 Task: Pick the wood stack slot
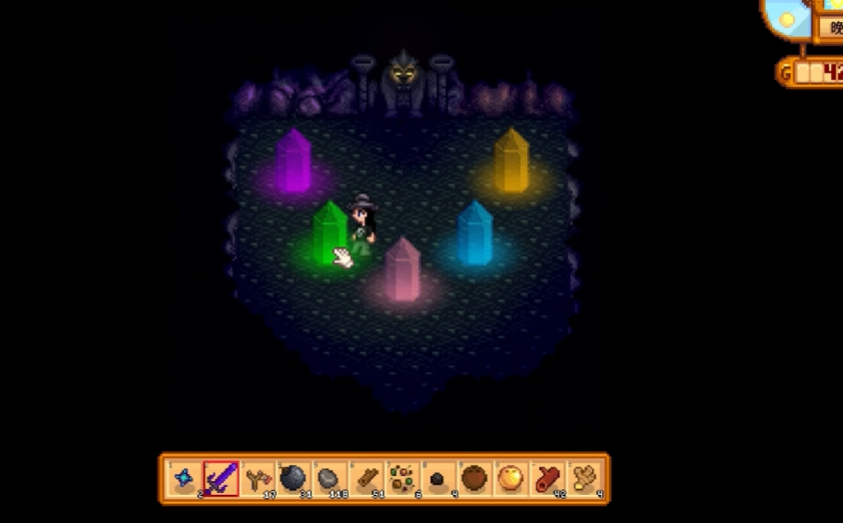click(366, 479)
